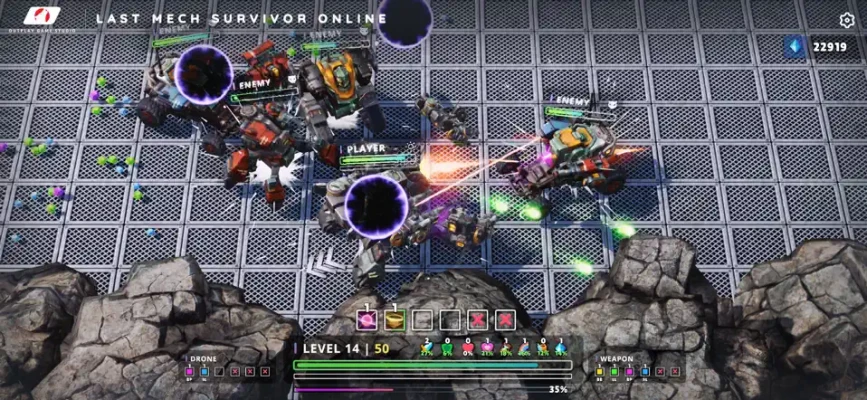Select the blue drone slot
This screenshot has height=400, width=867.
tap(204, 371)
